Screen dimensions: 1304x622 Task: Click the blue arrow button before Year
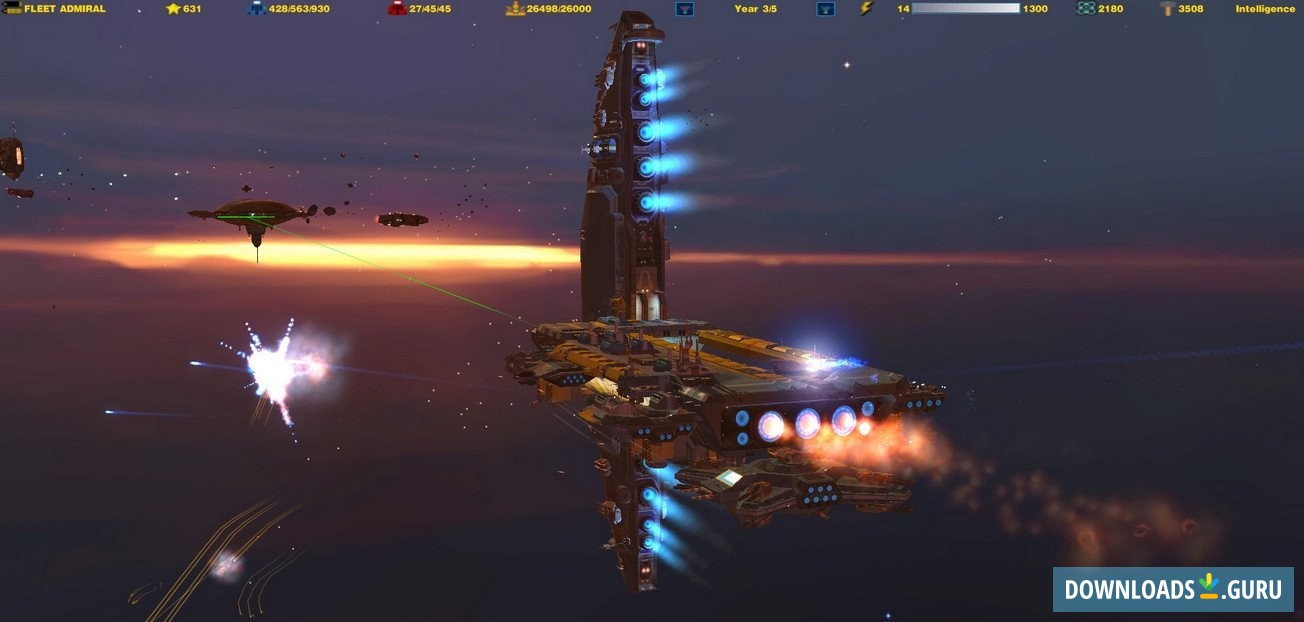click(x=685, y=9)
